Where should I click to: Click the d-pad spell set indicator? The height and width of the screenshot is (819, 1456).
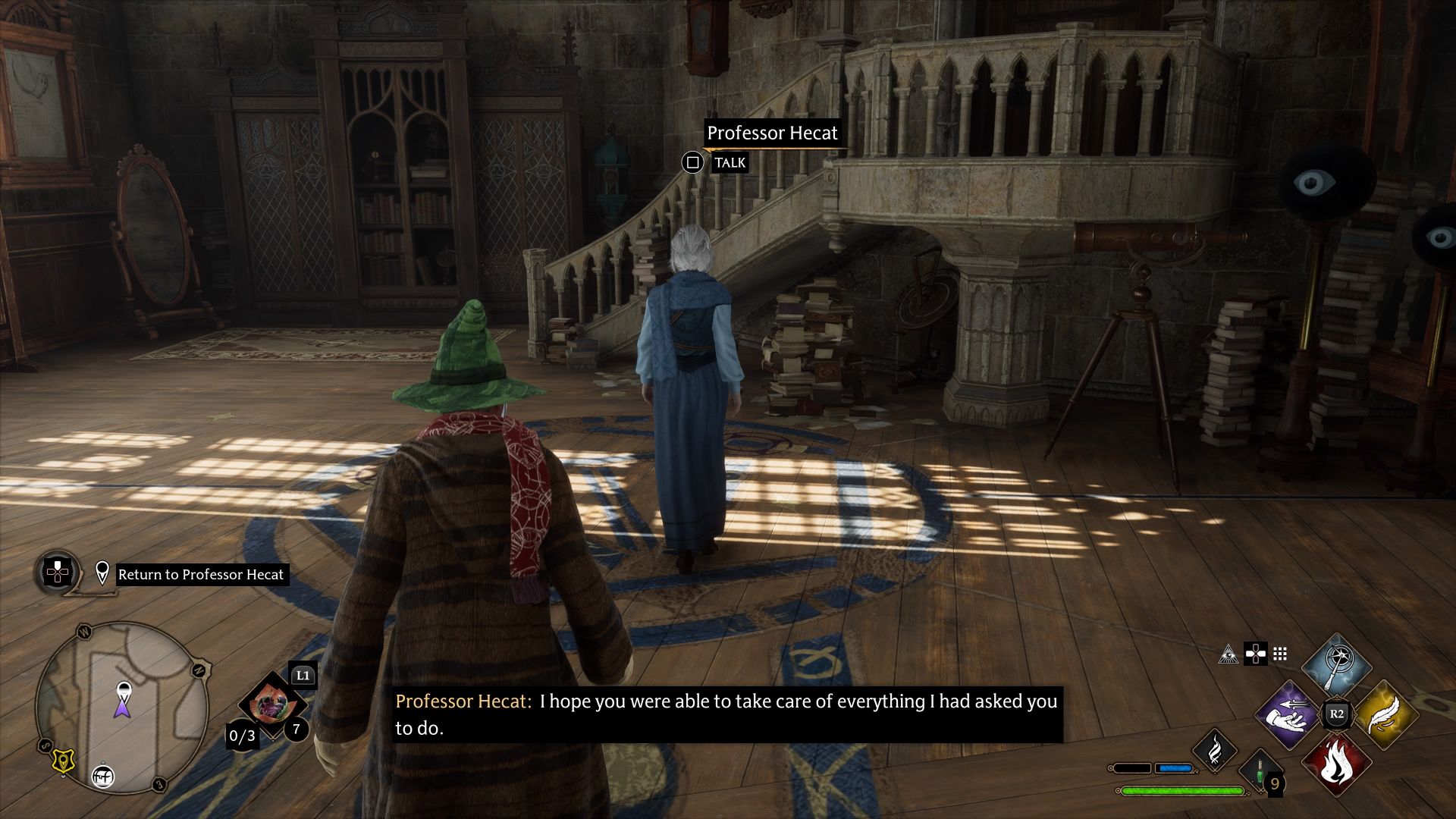[x=1256, y=654]
